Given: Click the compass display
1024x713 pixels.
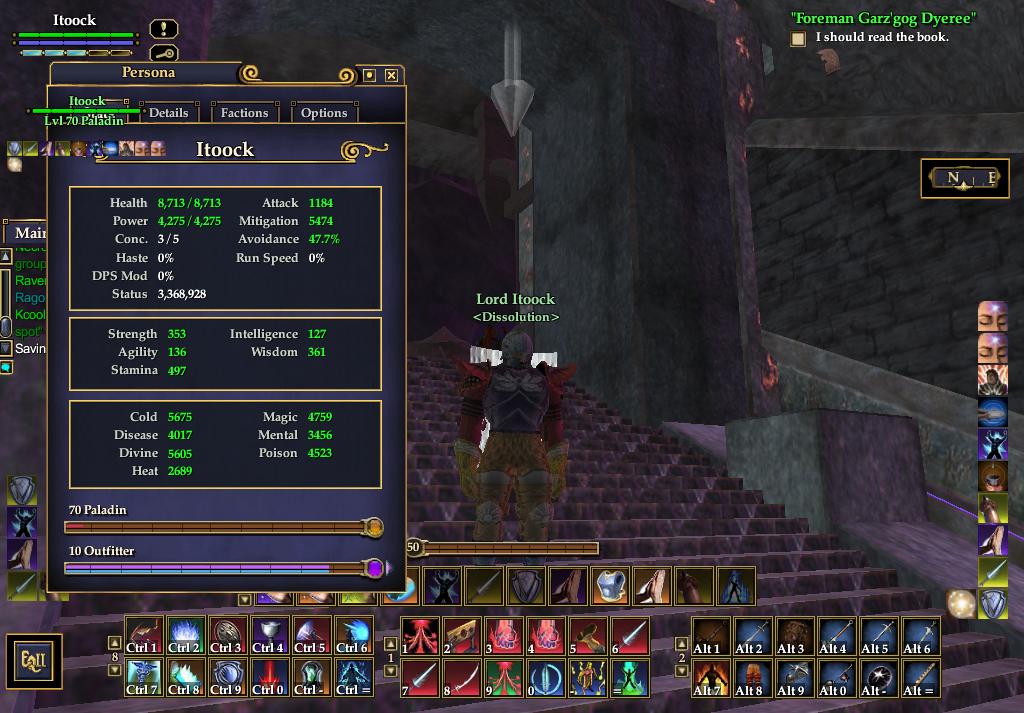Looking at the screenshot, I should coord(964,179).
